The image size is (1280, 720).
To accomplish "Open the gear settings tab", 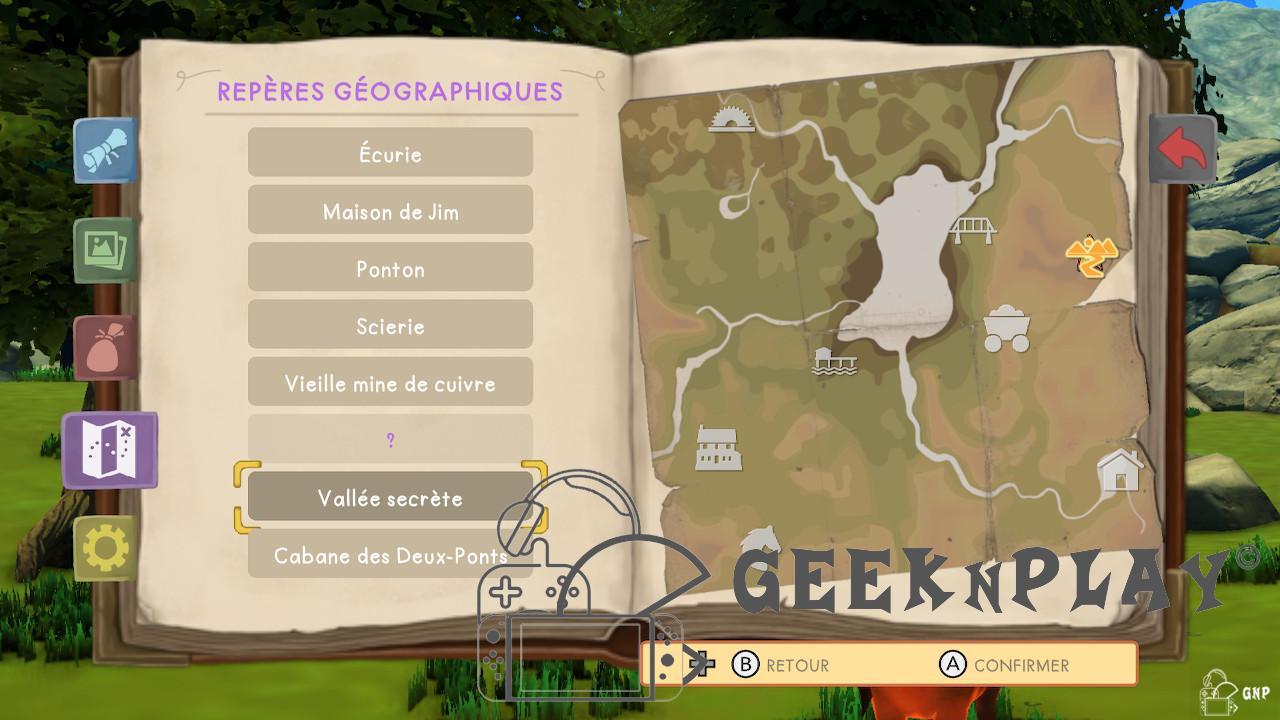I will 105,547.
